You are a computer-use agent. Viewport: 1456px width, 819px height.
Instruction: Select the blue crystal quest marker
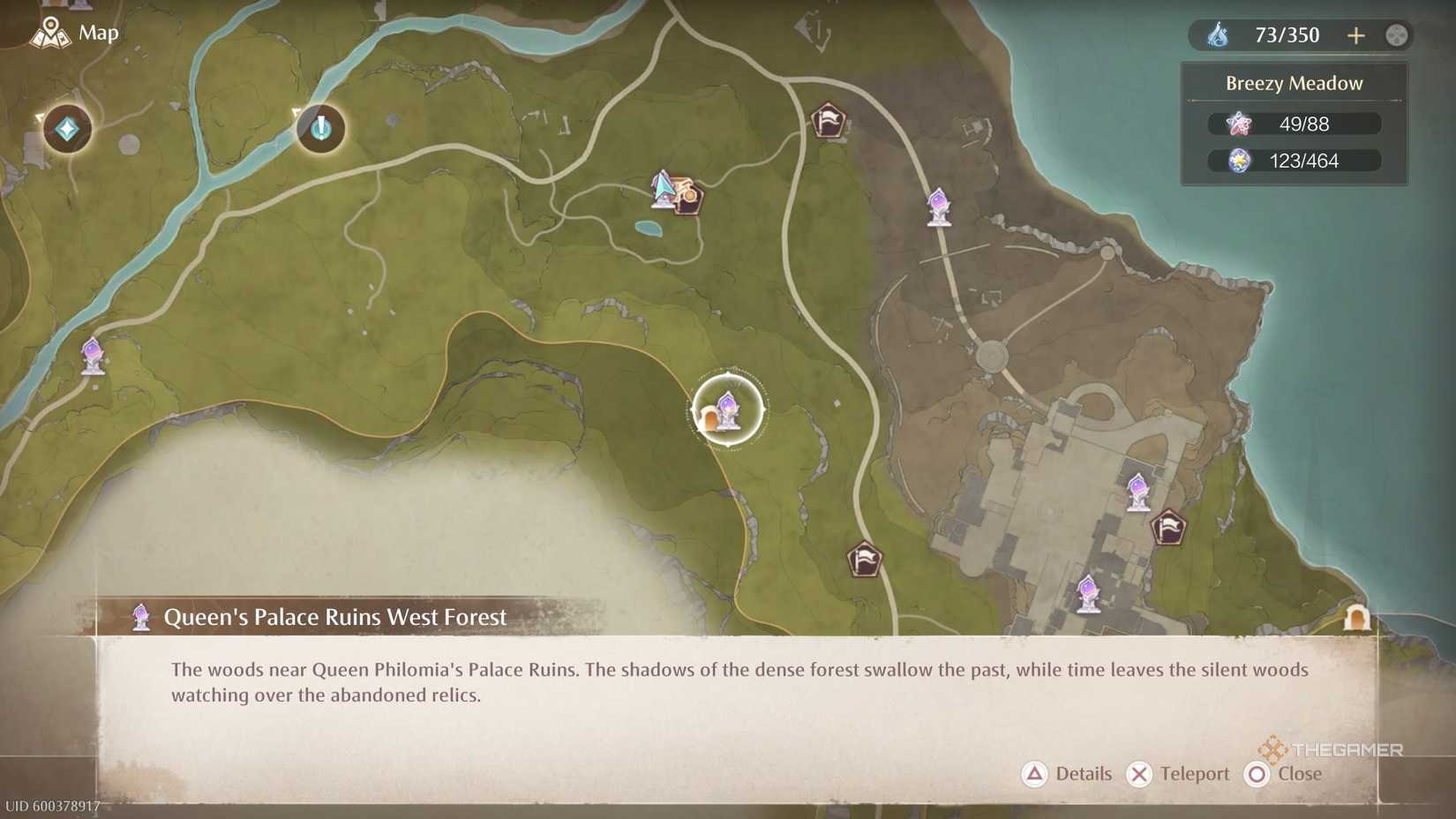click(x=66, y=128)
